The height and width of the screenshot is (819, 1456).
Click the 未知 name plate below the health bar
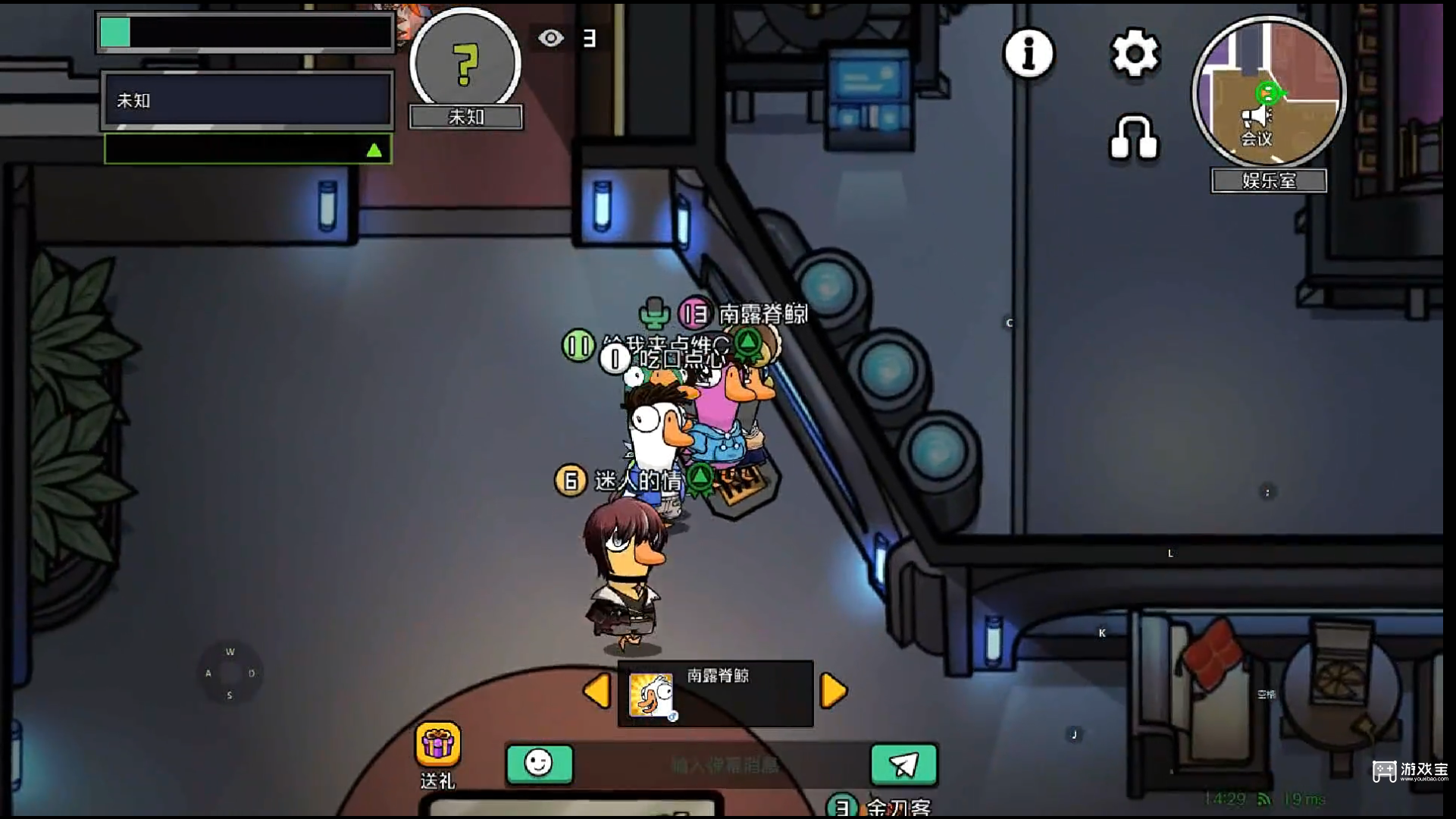(x=245, y=99)
